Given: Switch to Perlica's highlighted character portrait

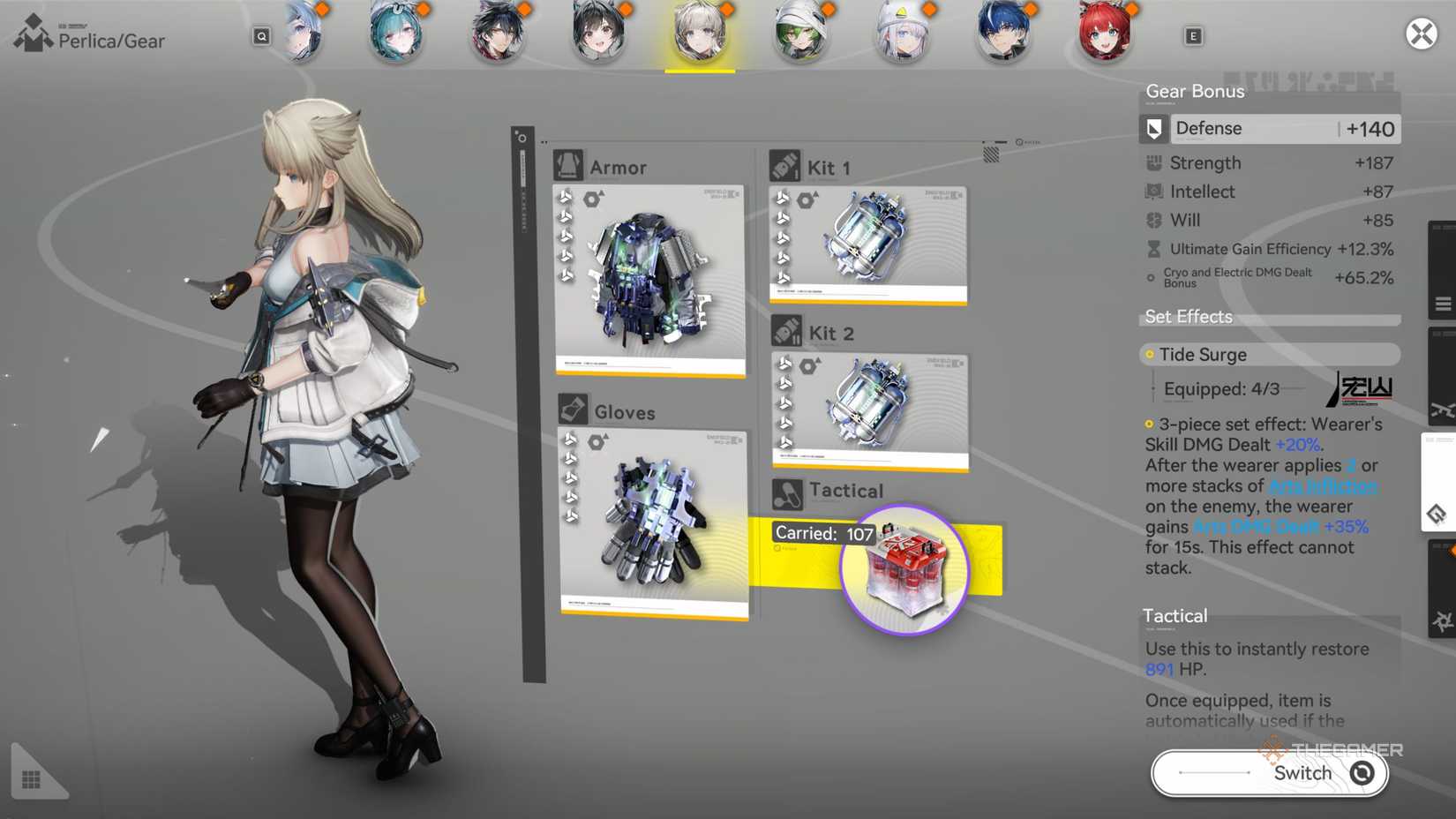Looking at the screenshot, I should tap(700, 34).
